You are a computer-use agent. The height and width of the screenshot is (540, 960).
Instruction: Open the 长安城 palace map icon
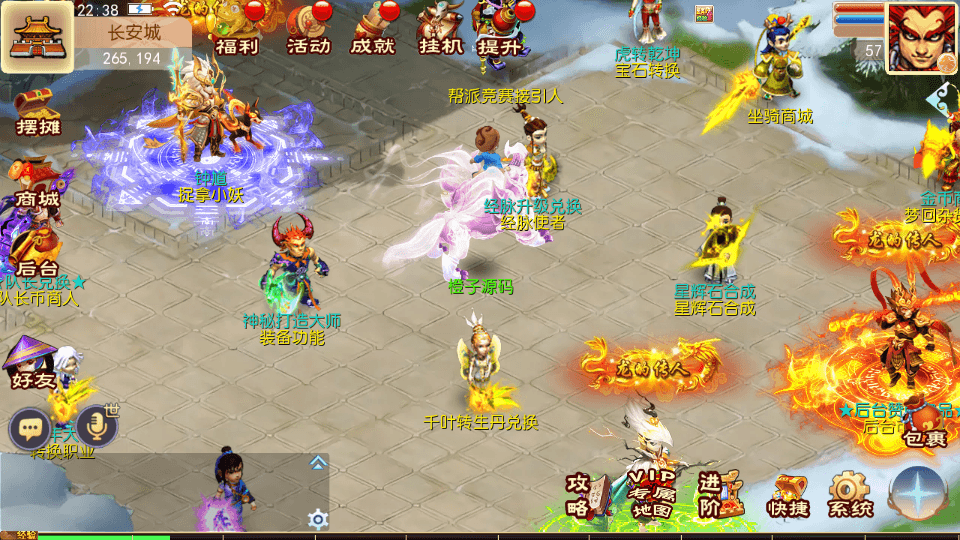coord(37,37)
